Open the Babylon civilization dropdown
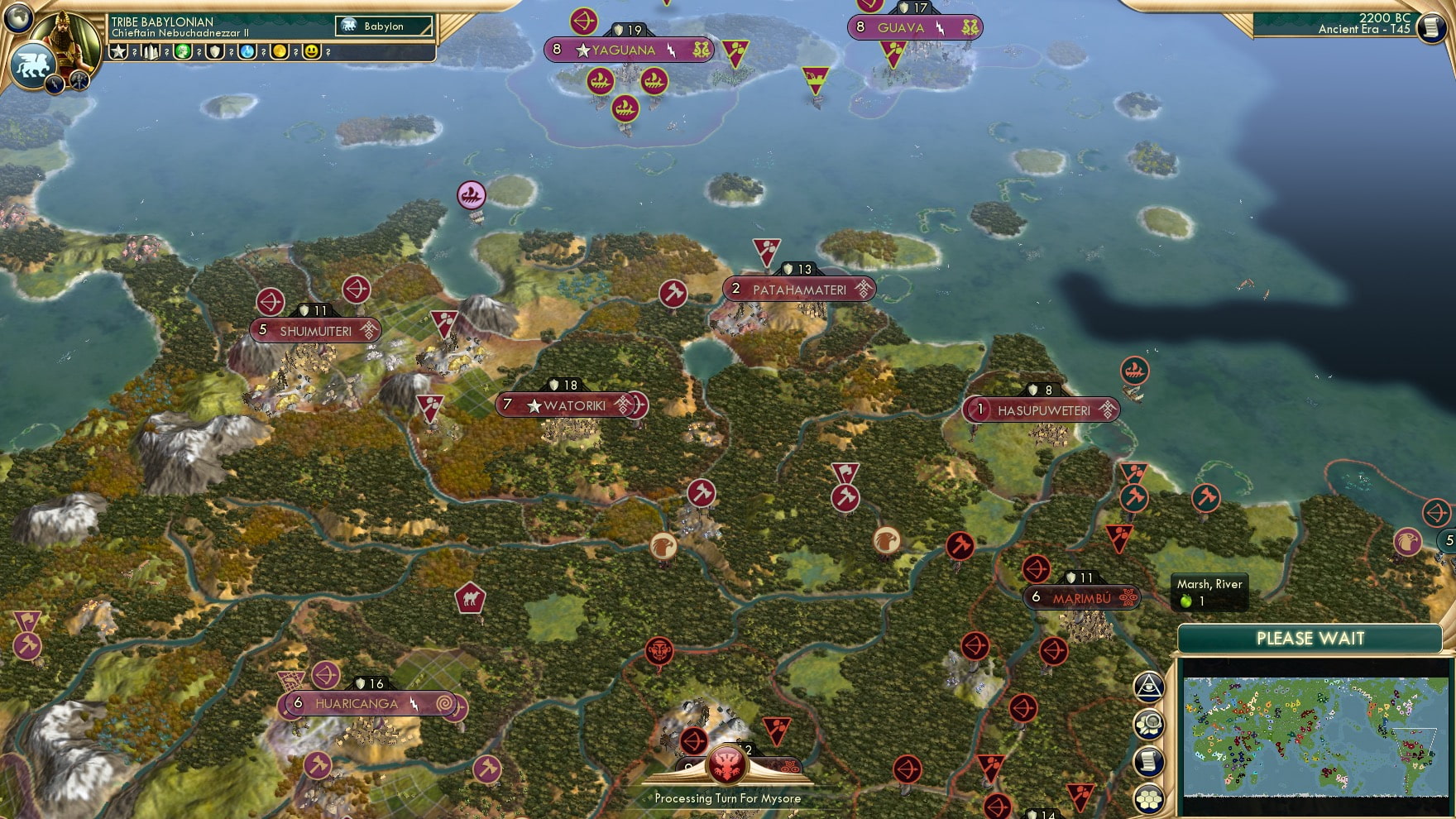The height and width of the screenshot is (819, 1456). (x=382, y=26)
